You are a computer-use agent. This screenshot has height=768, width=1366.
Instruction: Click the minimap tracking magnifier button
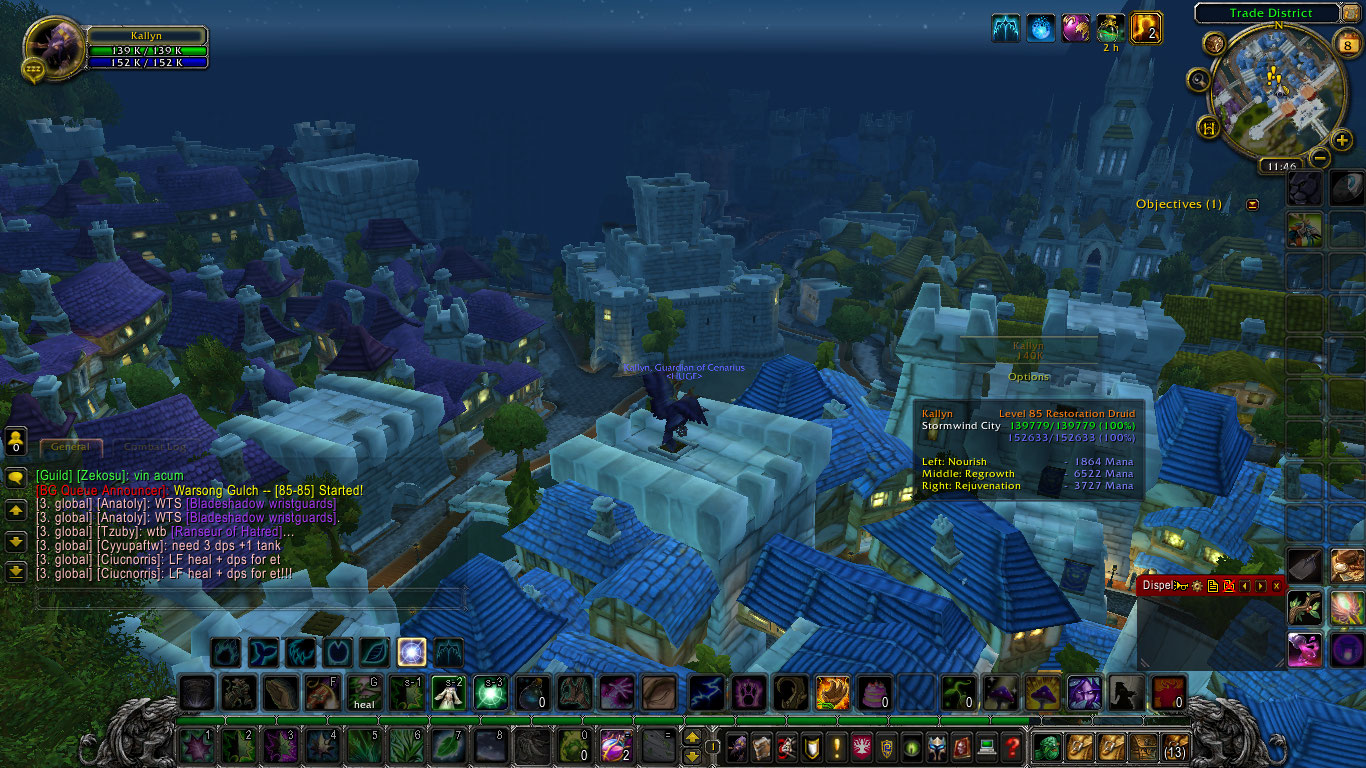1199,78
